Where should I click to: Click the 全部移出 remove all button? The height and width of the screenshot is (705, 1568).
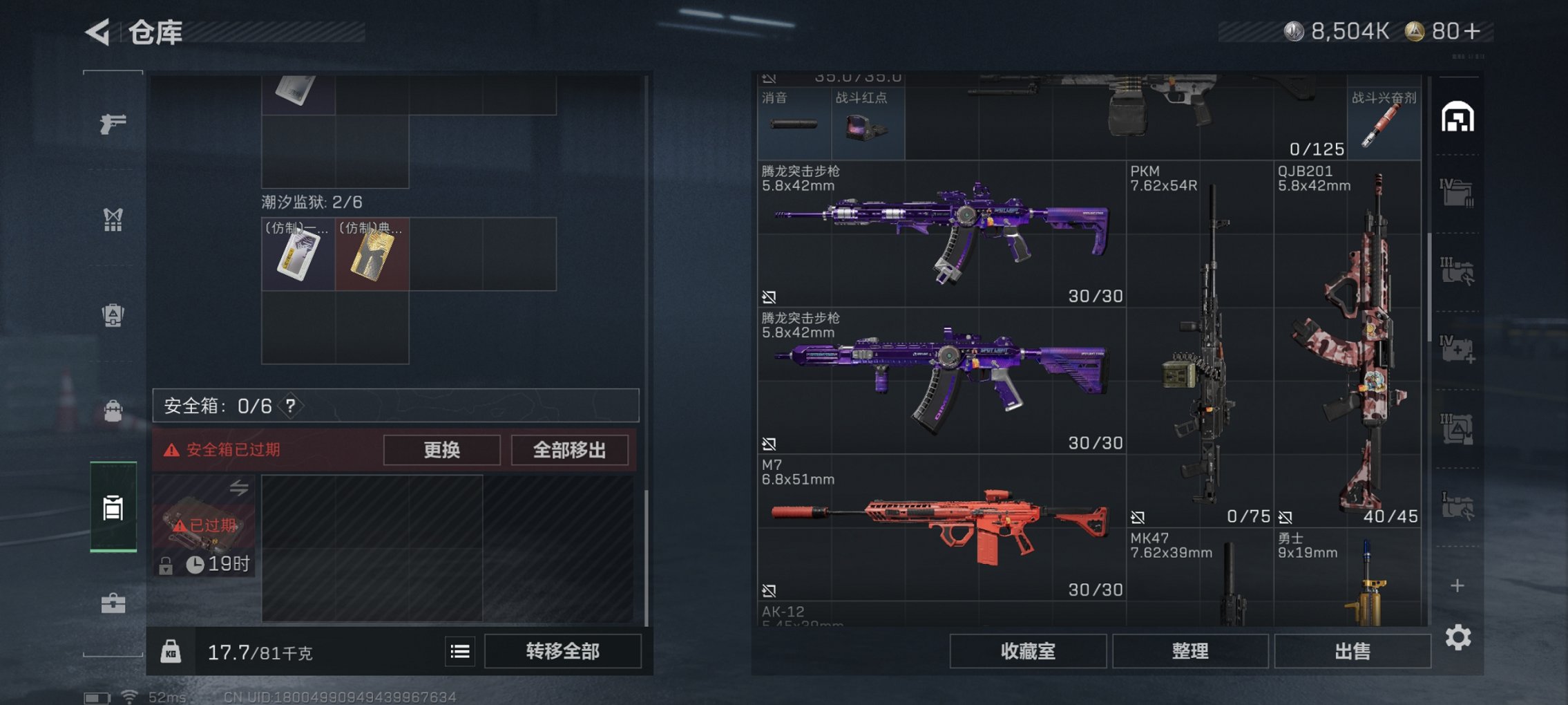click(x=569, y=450)
